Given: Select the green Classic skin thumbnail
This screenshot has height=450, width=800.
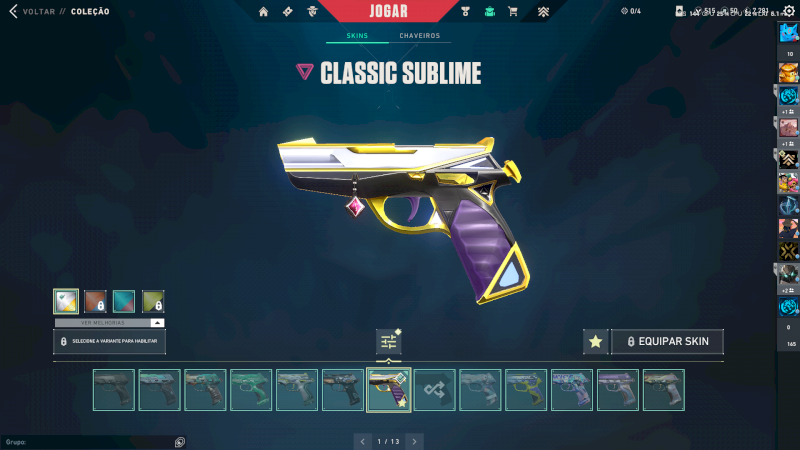Looking at the screenshot, I should coord(251,390).
